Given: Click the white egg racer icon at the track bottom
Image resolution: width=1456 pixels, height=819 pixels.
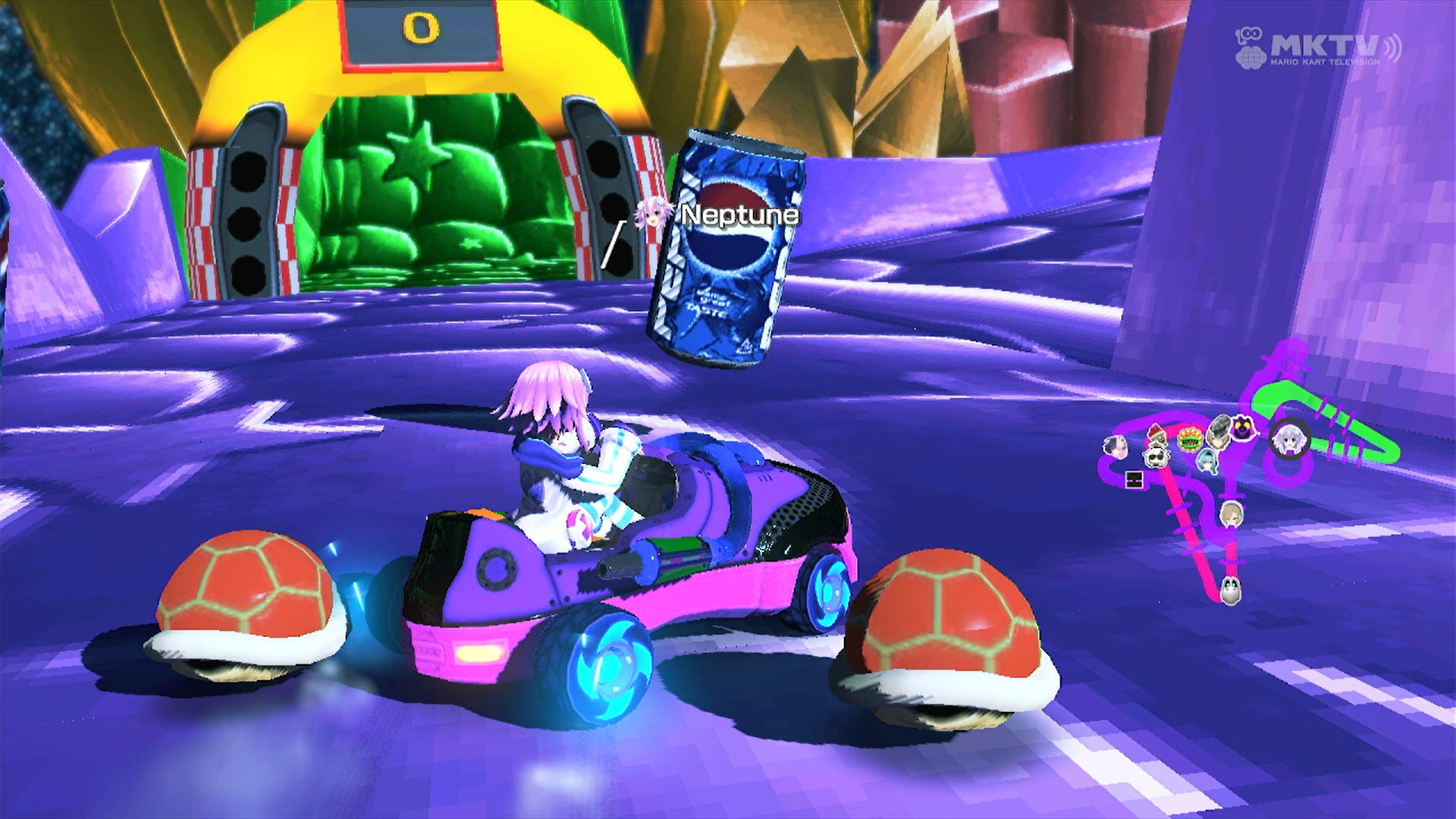Looking at the screenshot, I should pyautogui.click(x=1231, y=588).
